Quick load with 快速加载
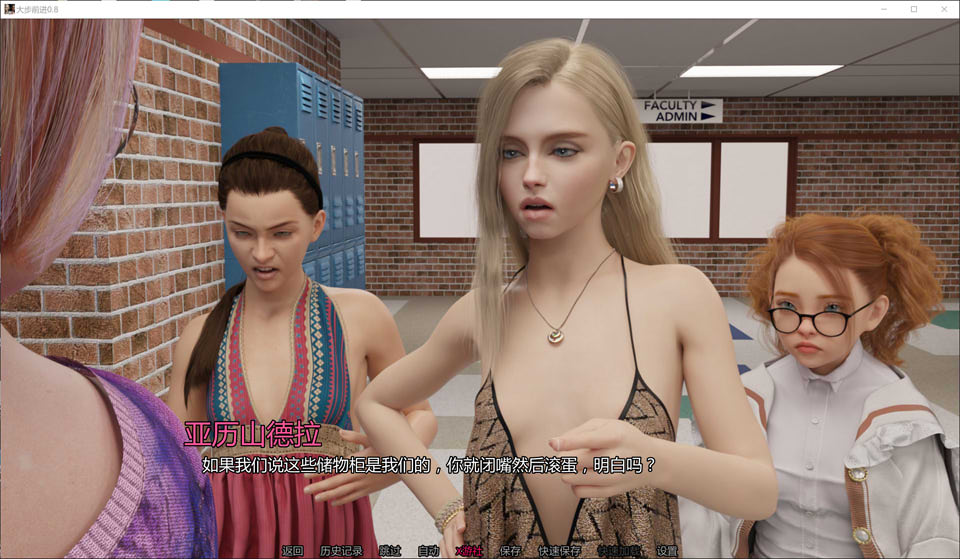Screen dimensions: 960x559 [617, 550]
